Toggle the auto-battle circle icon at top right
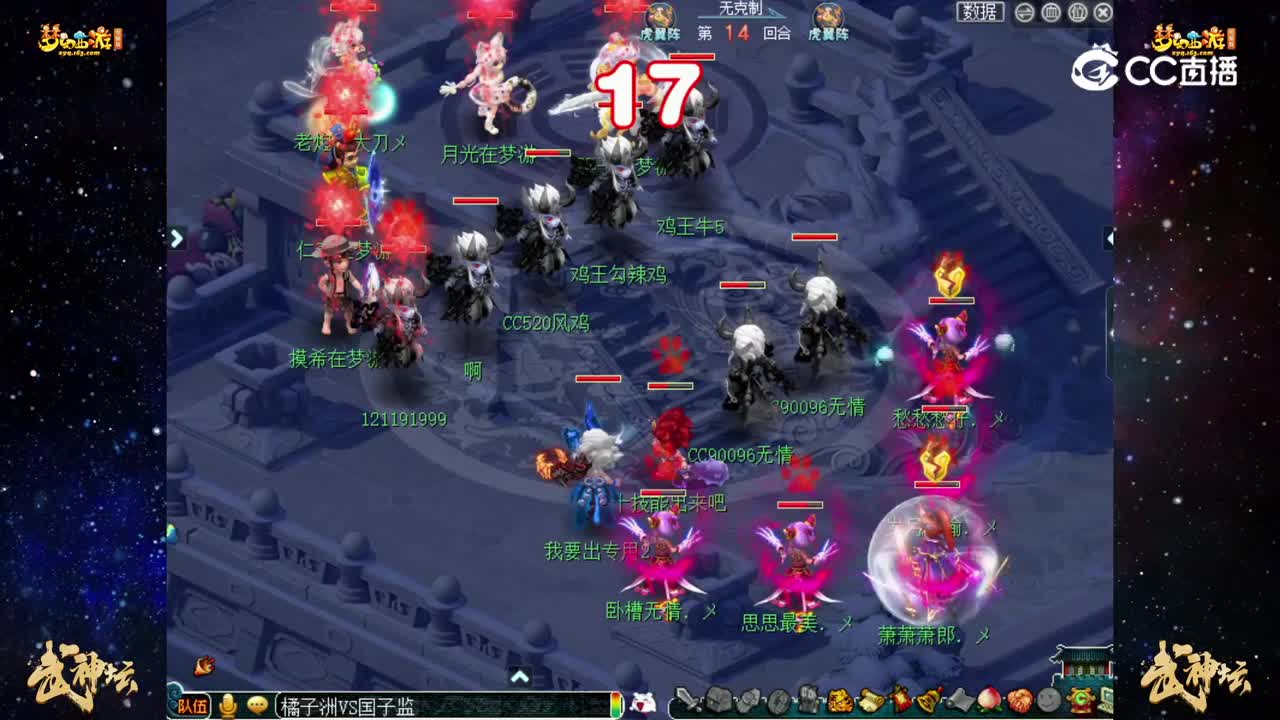The height and width of the screenshot is (720, 1280). click(x=1024, y=12)
